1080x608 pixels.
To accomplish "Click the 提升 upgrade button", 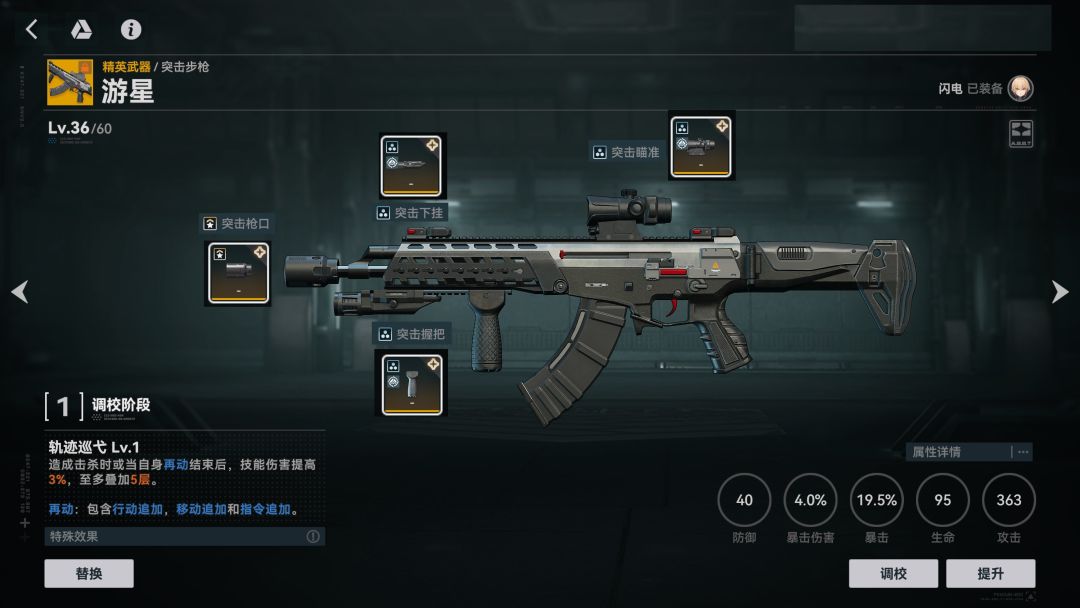I will (991, 573).
